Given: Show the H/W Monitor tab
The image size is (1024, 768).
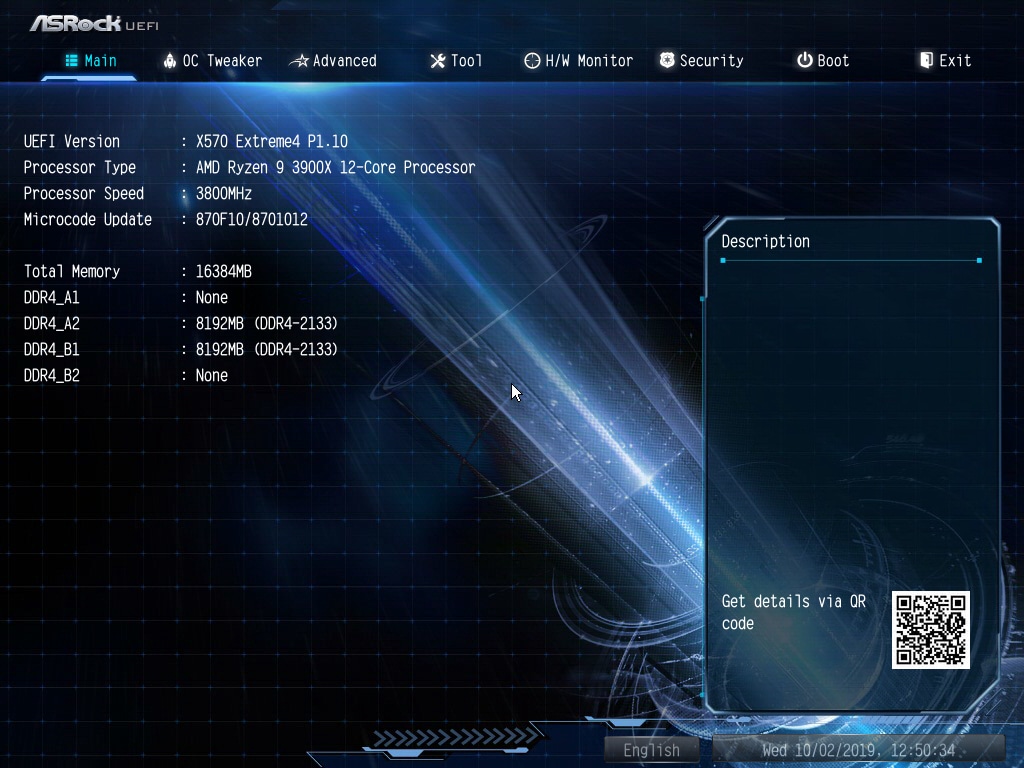Looking at the screenshot, I should pyautogui.click(x=578, y=61).
